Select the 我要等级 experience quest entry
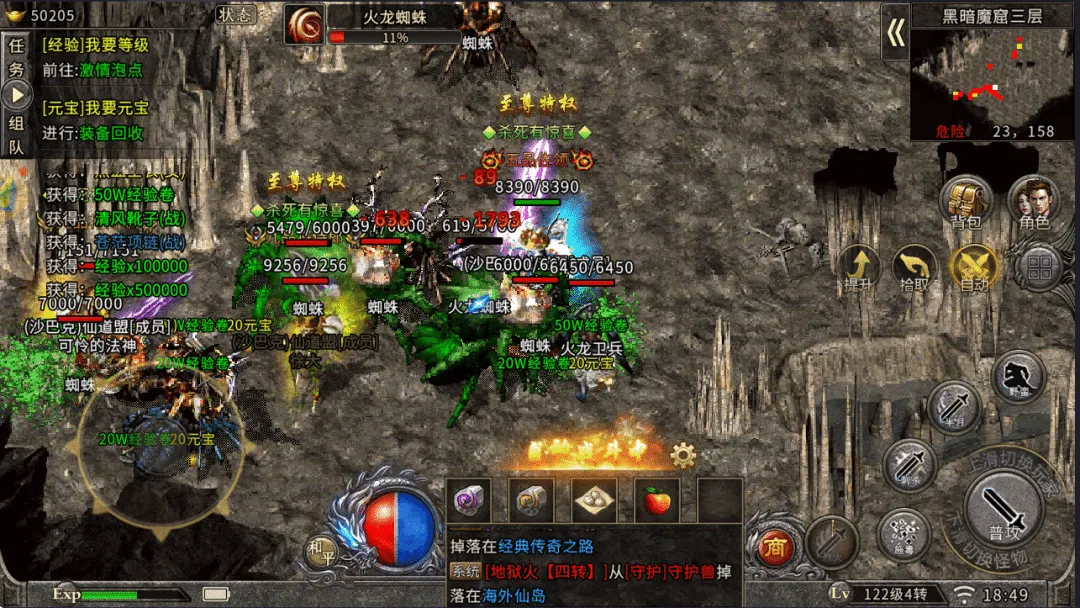 click(96, 45)
